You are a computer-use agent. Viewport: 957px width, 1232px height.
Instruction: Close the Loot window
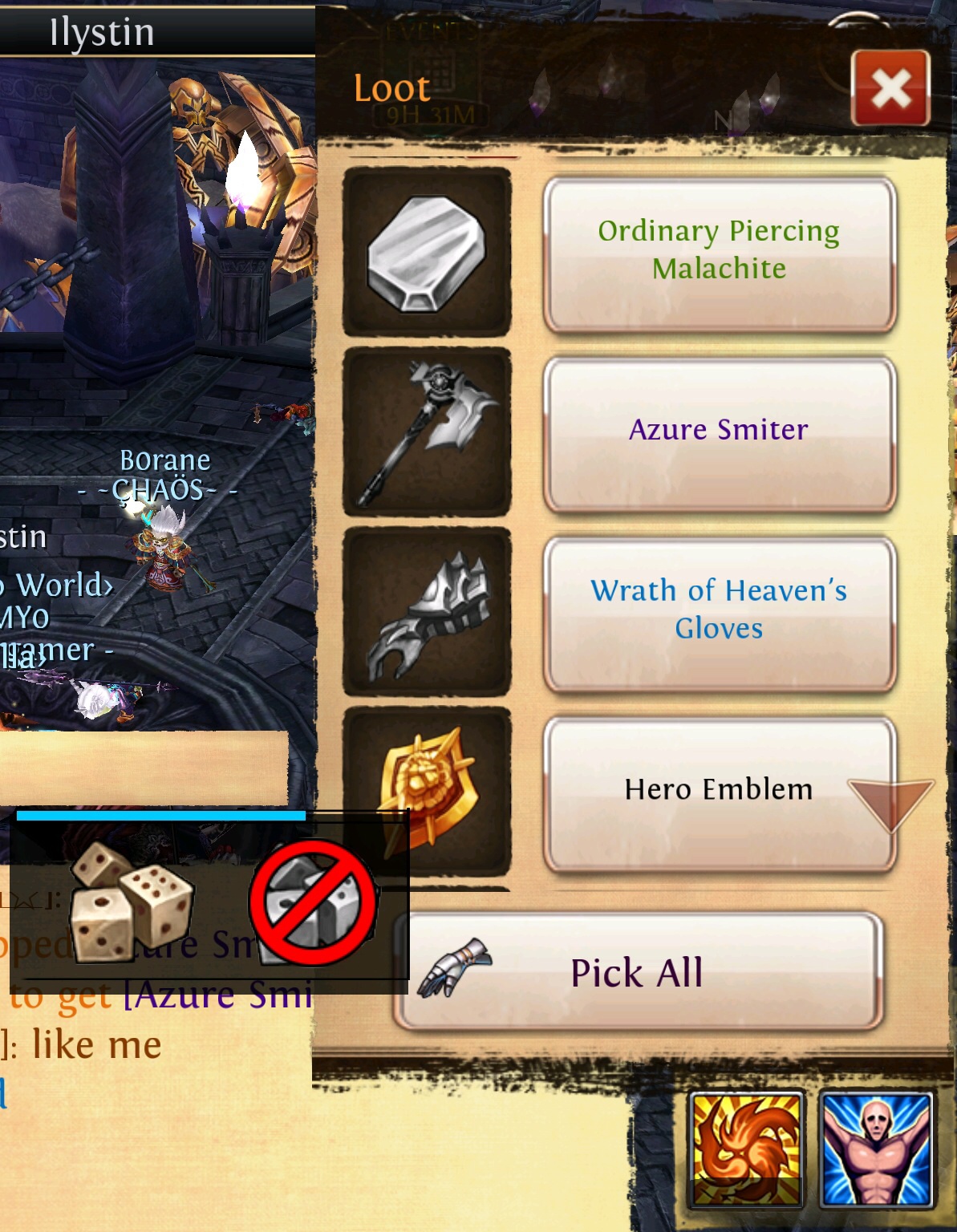(x=890, y=88)
